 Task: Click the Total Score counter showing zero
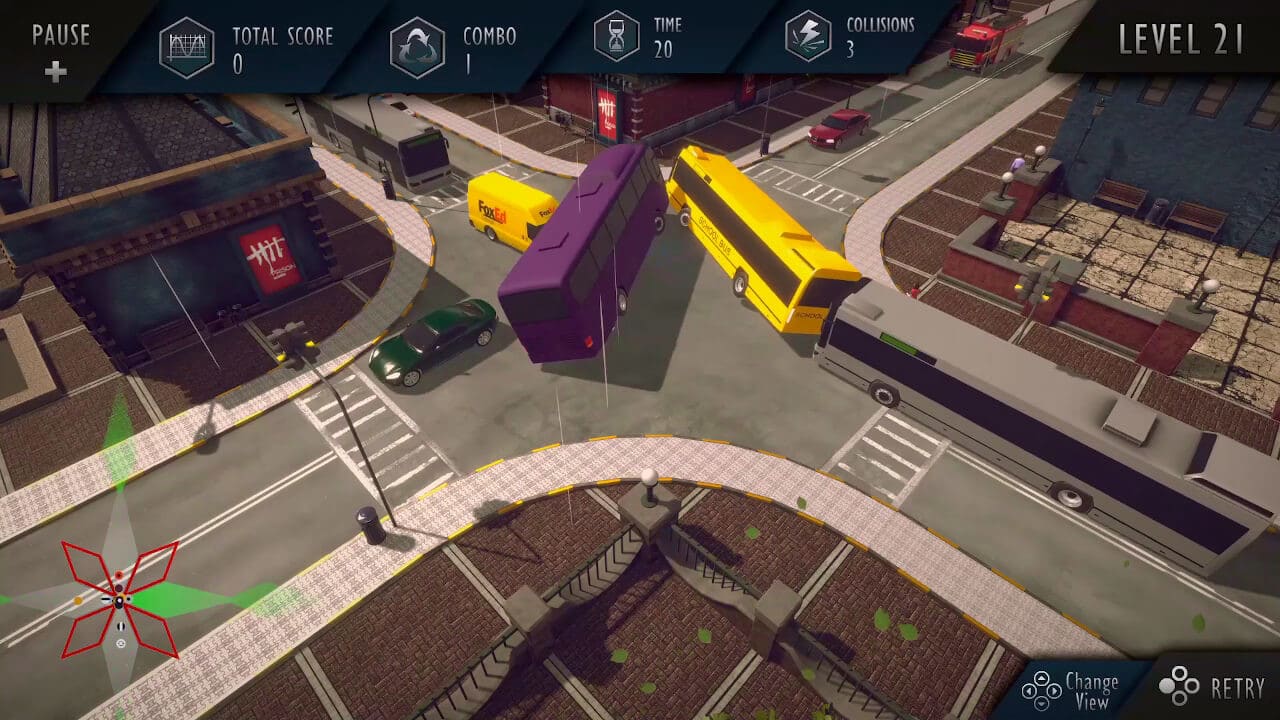pos(241,62)
